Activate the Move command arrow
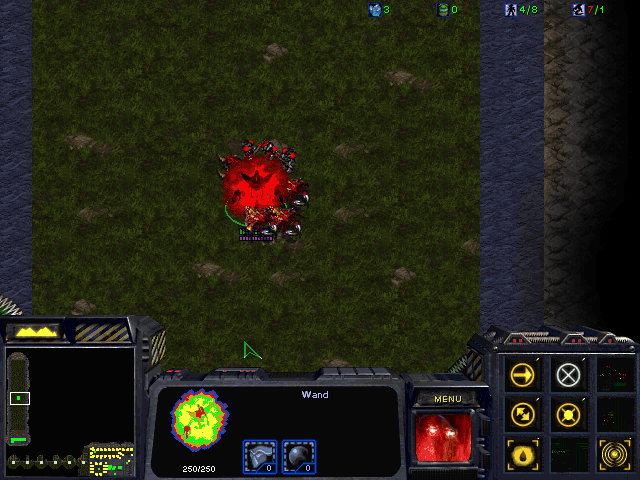The width and height of the screenshot is (640, 480). 522,375
